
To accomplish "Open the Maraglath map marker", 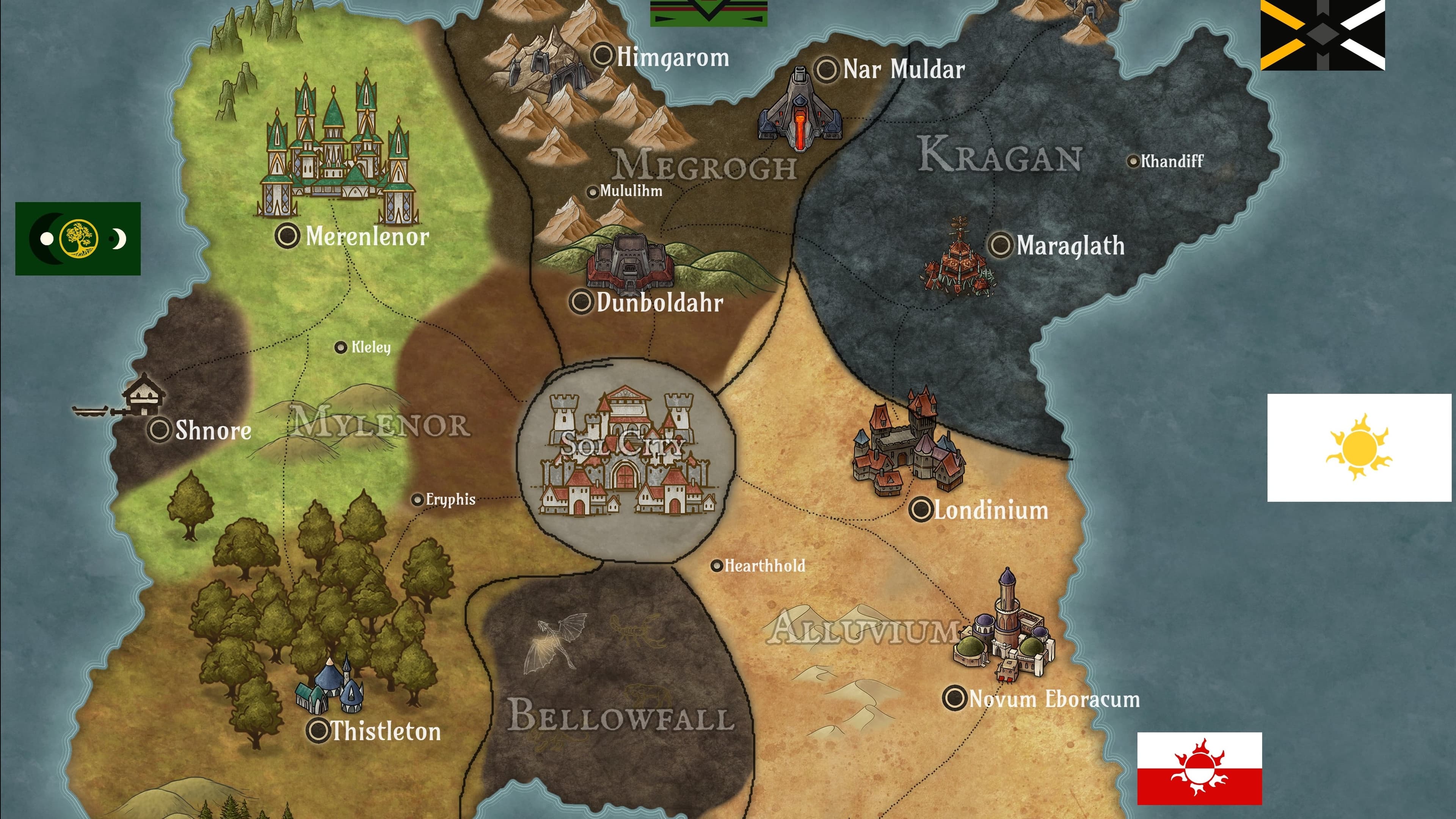I will 1000,245.
